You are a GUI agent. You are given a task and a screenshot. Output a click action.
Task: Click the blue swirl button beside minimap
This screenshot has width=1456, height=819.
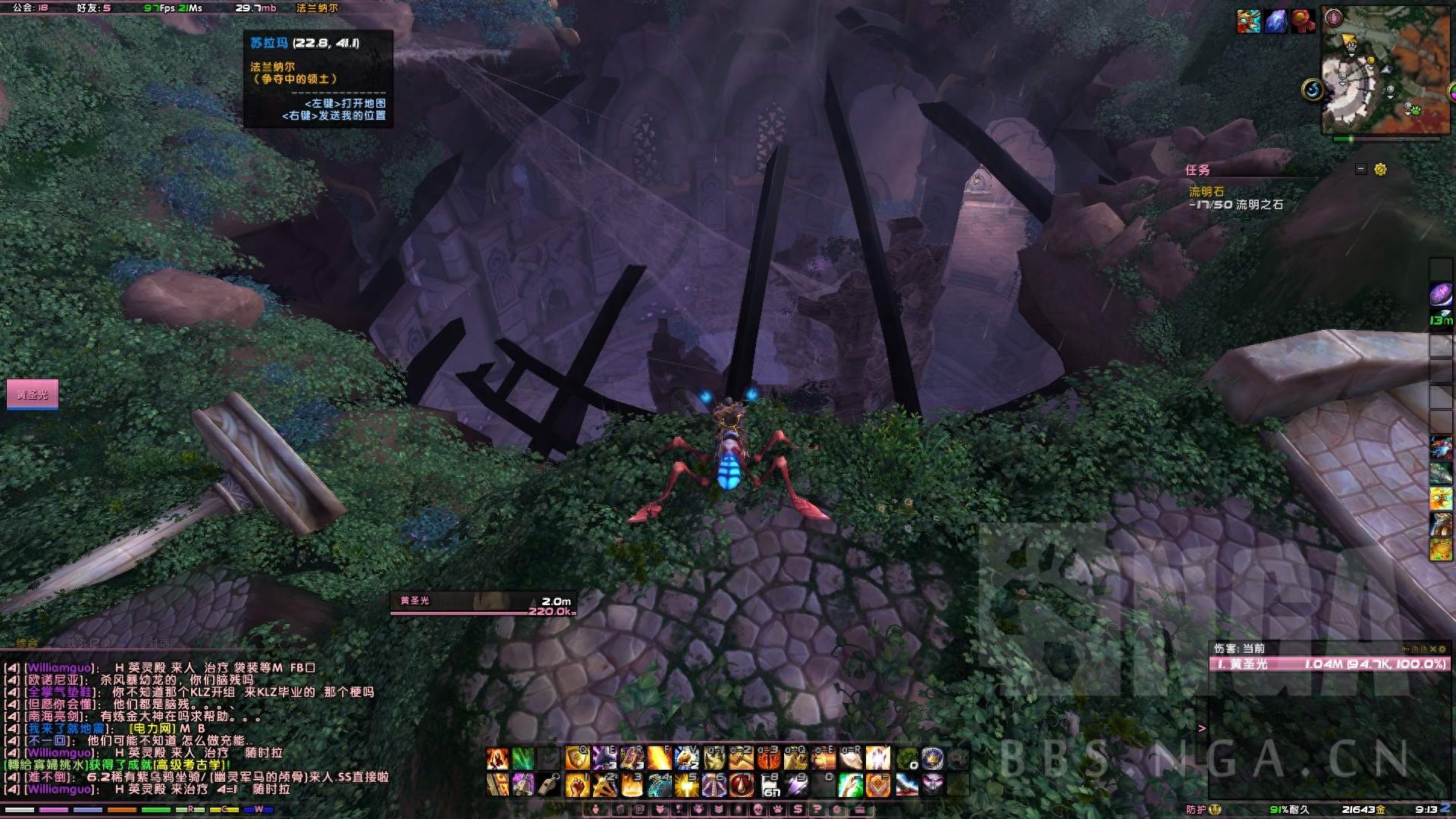[1313, 90]
